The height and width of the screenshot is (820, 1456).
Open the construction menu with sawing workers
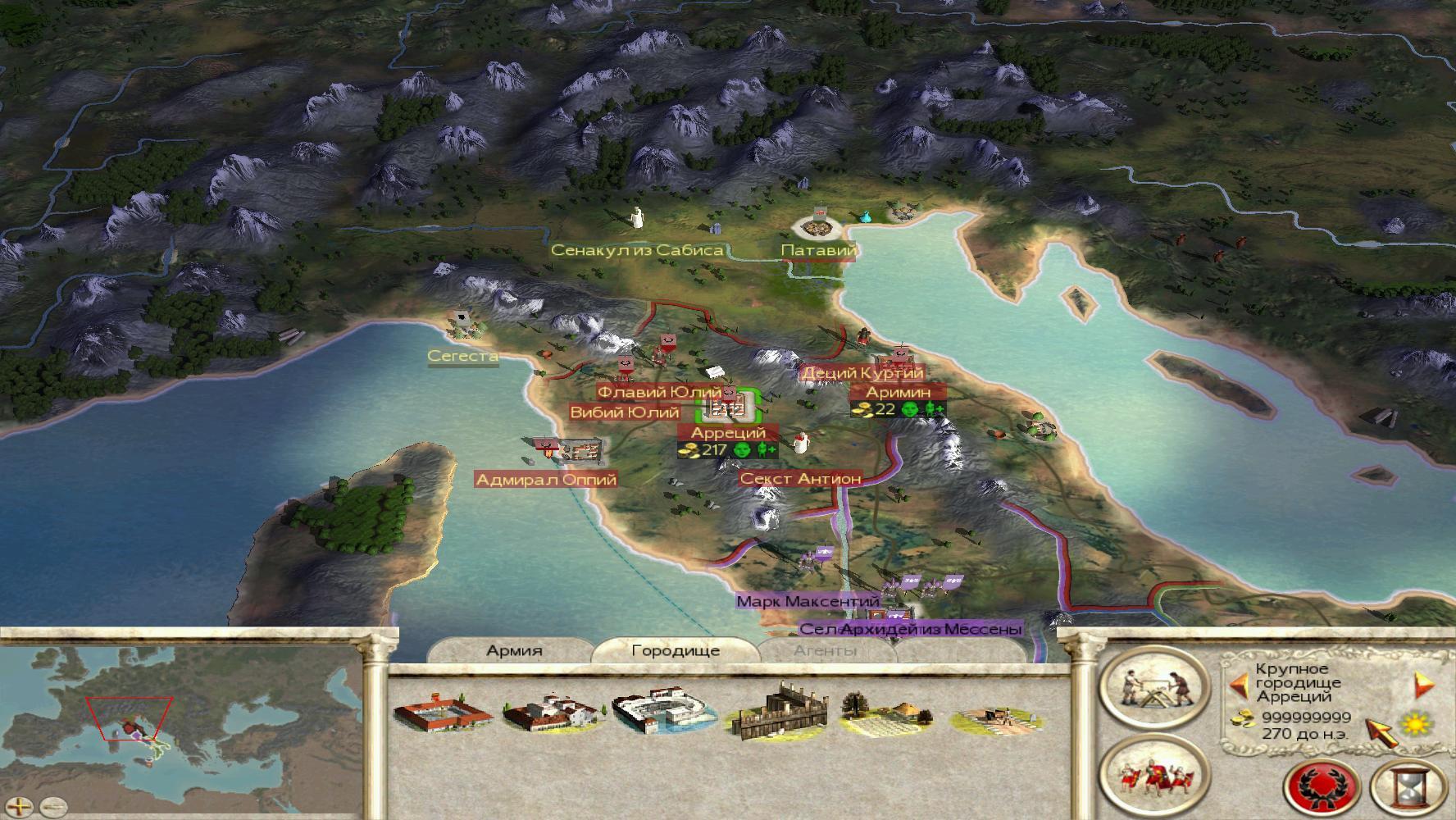pyautogui.click(x=1153, y=686)
